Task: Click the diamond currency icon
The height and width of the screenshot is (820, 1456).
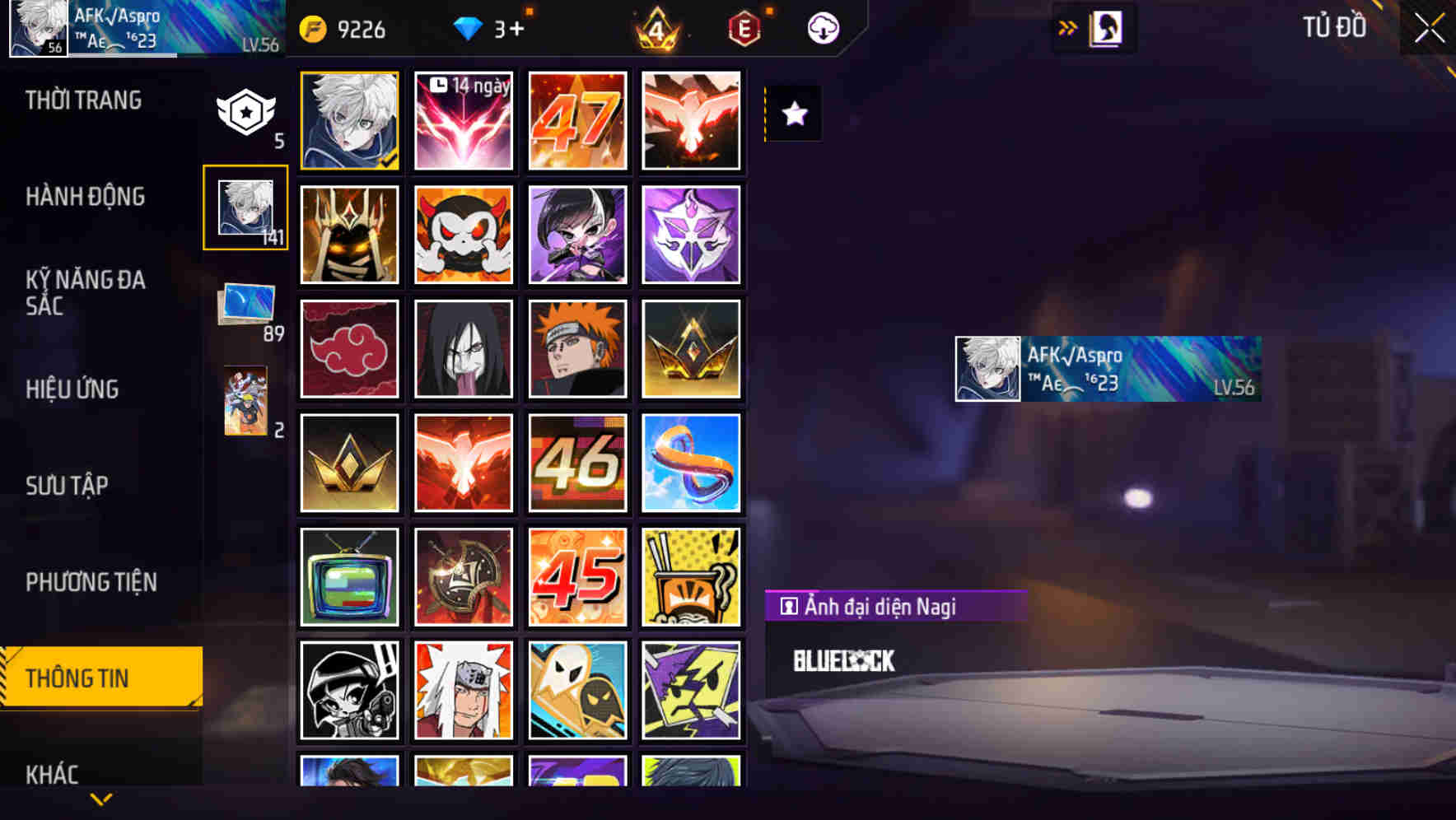Action: pyautogui.click(x=470, y=27)
